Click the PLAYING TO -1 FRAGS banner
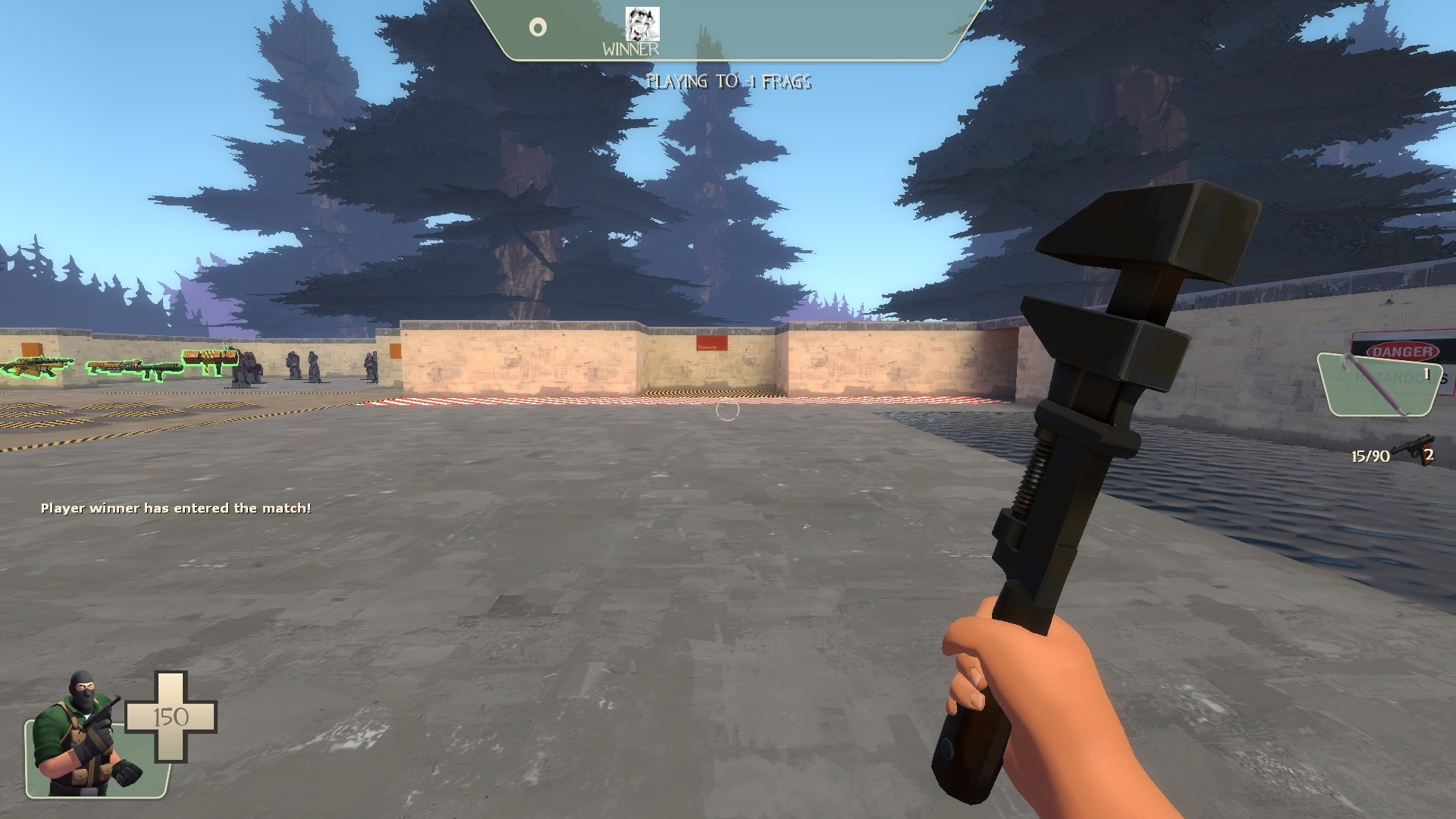 click(x=730, y=82)
